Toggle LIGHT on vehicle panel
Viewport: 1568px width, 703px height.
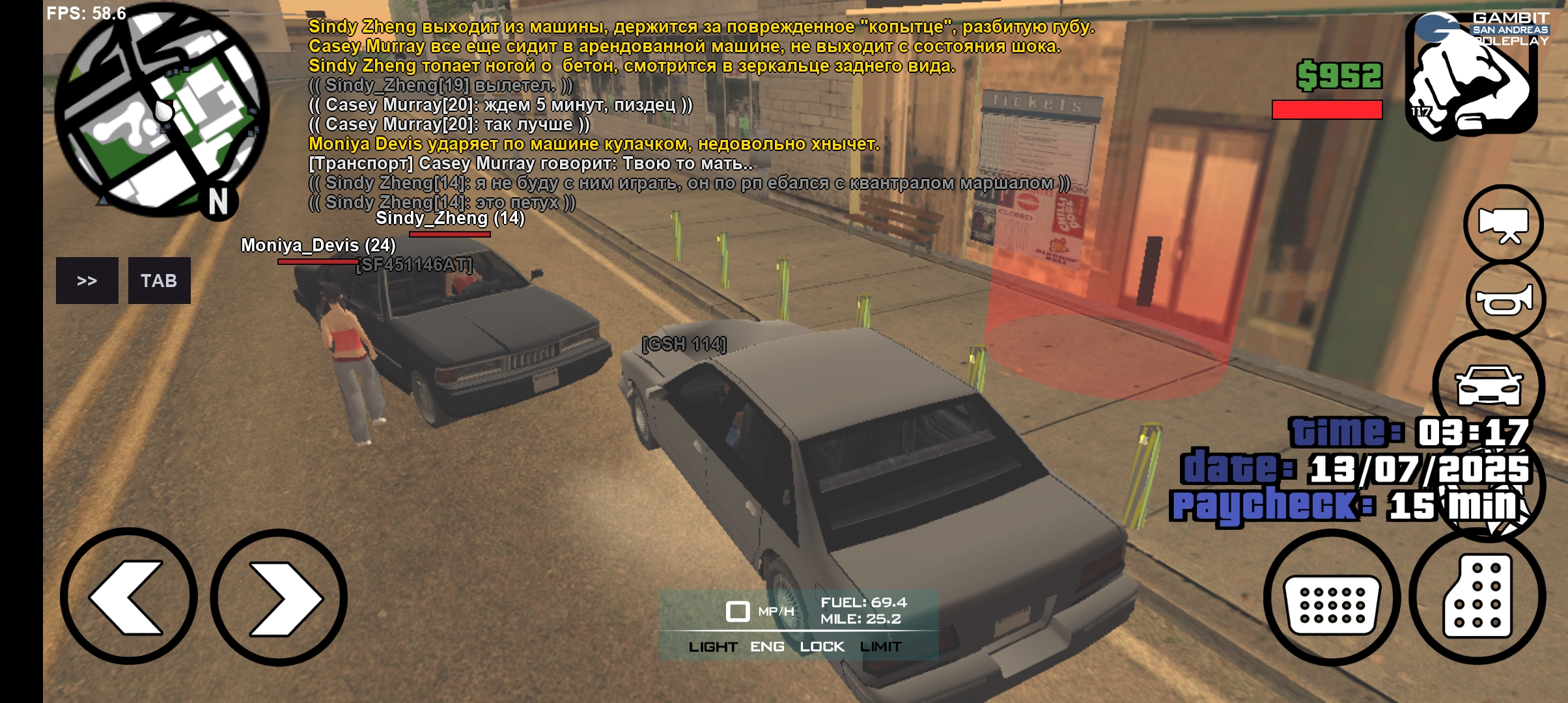click(x=713, y=646)
